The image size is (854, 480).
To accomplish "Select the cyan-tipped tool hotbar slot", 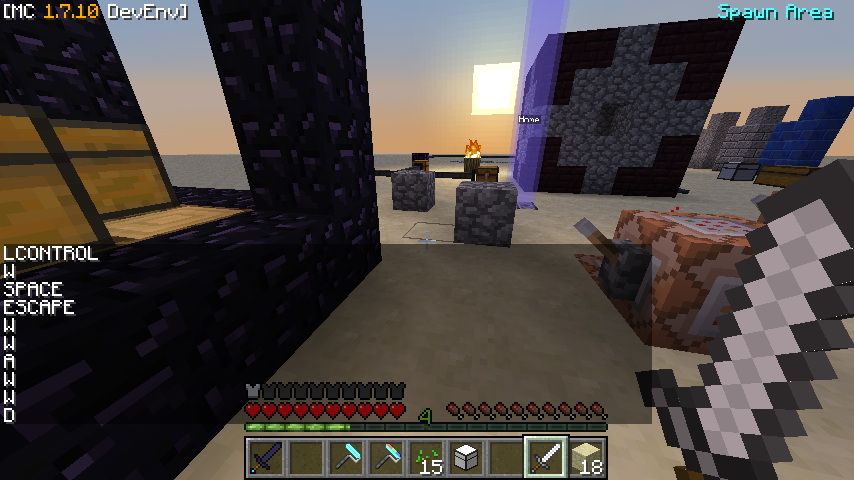I will pos(346,458).
